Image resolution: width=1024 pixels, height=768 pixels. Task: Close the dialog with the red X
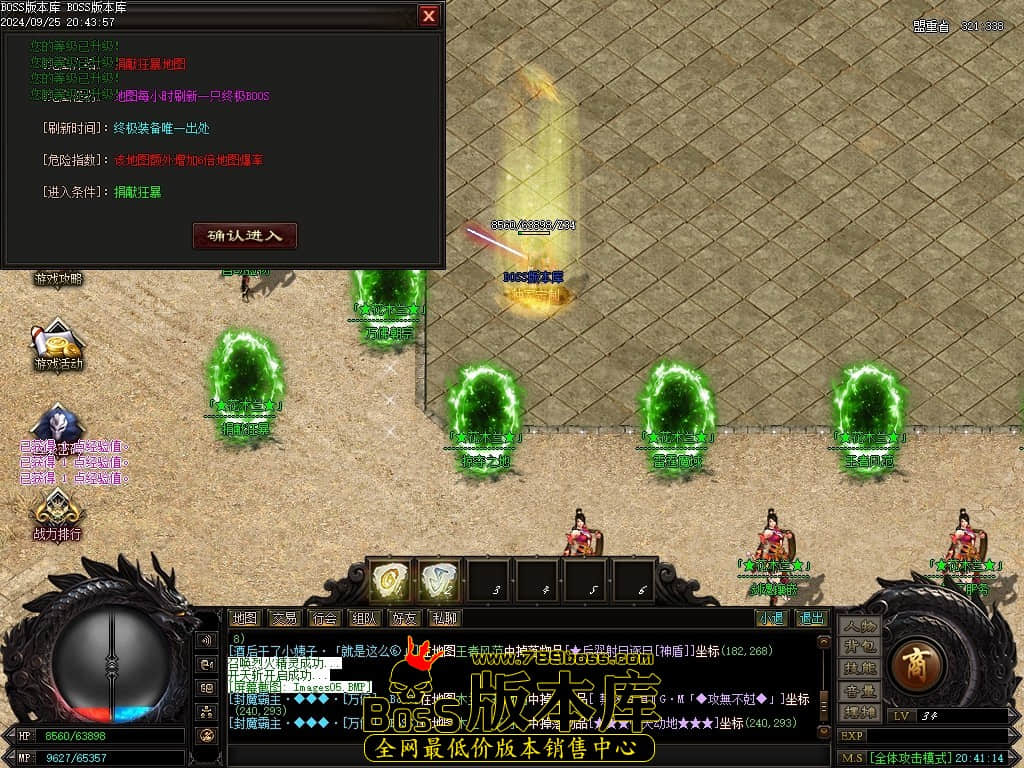click(428, 16)
